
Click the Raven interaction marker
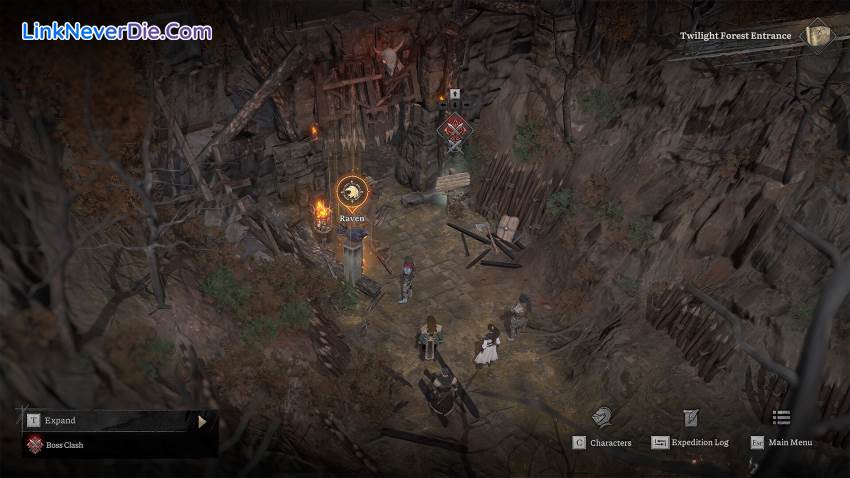point(352,192)
